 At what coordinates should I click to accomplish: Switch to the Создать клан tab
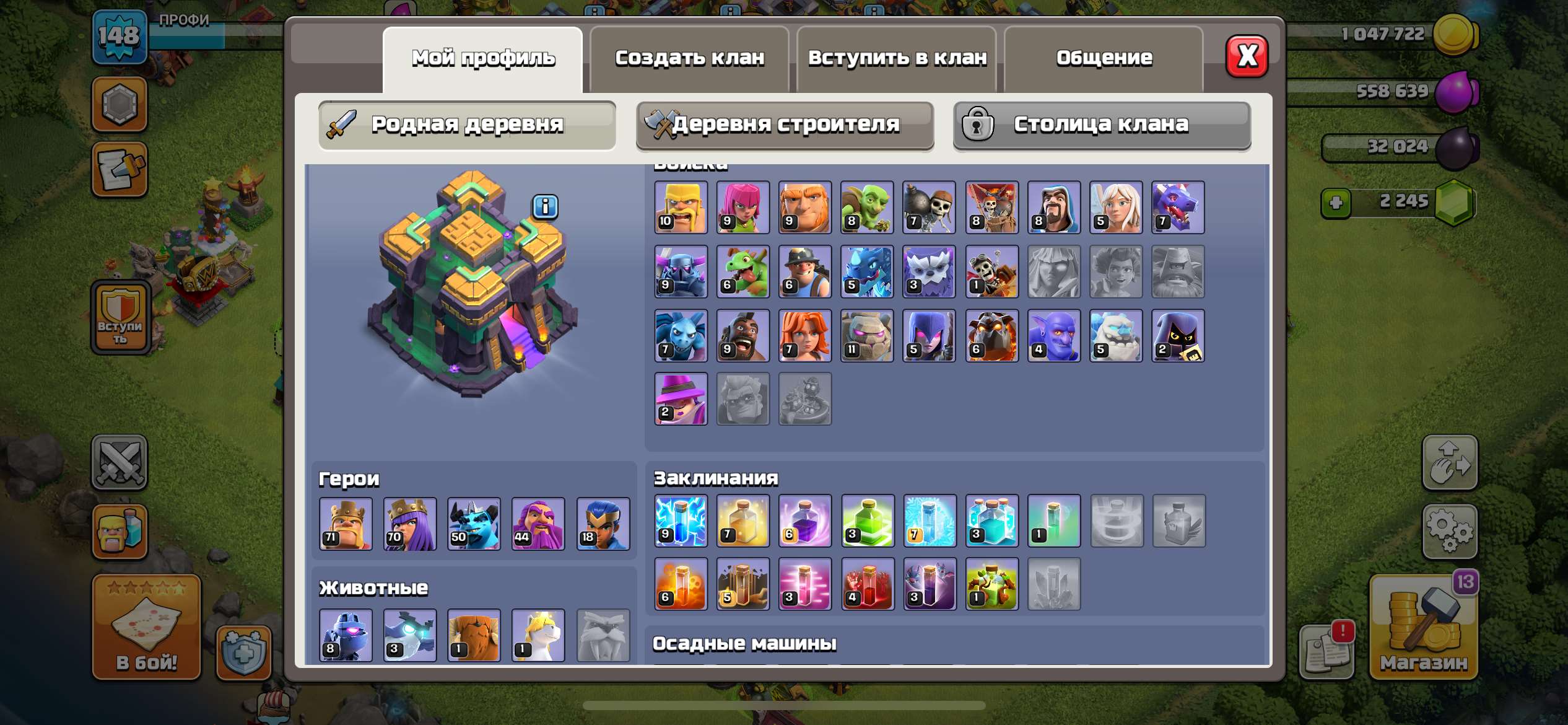(689, 58)
